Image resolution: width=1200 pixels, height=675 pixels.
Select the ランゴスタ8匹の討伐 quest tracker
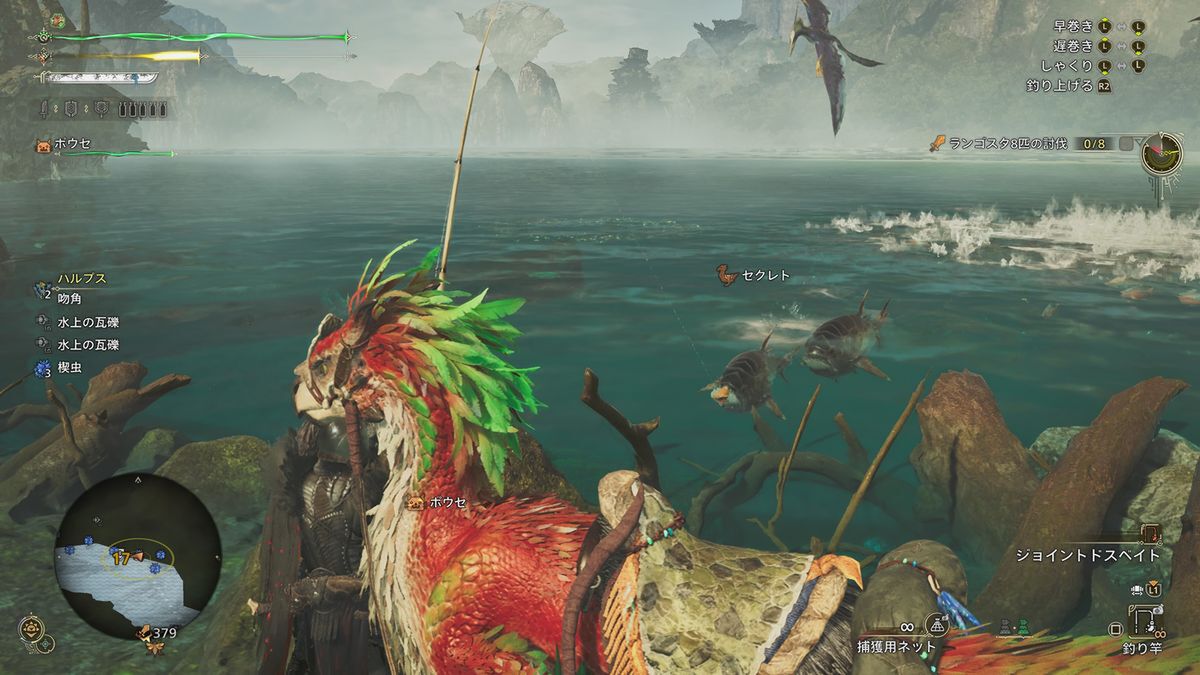pos(1008,144)
